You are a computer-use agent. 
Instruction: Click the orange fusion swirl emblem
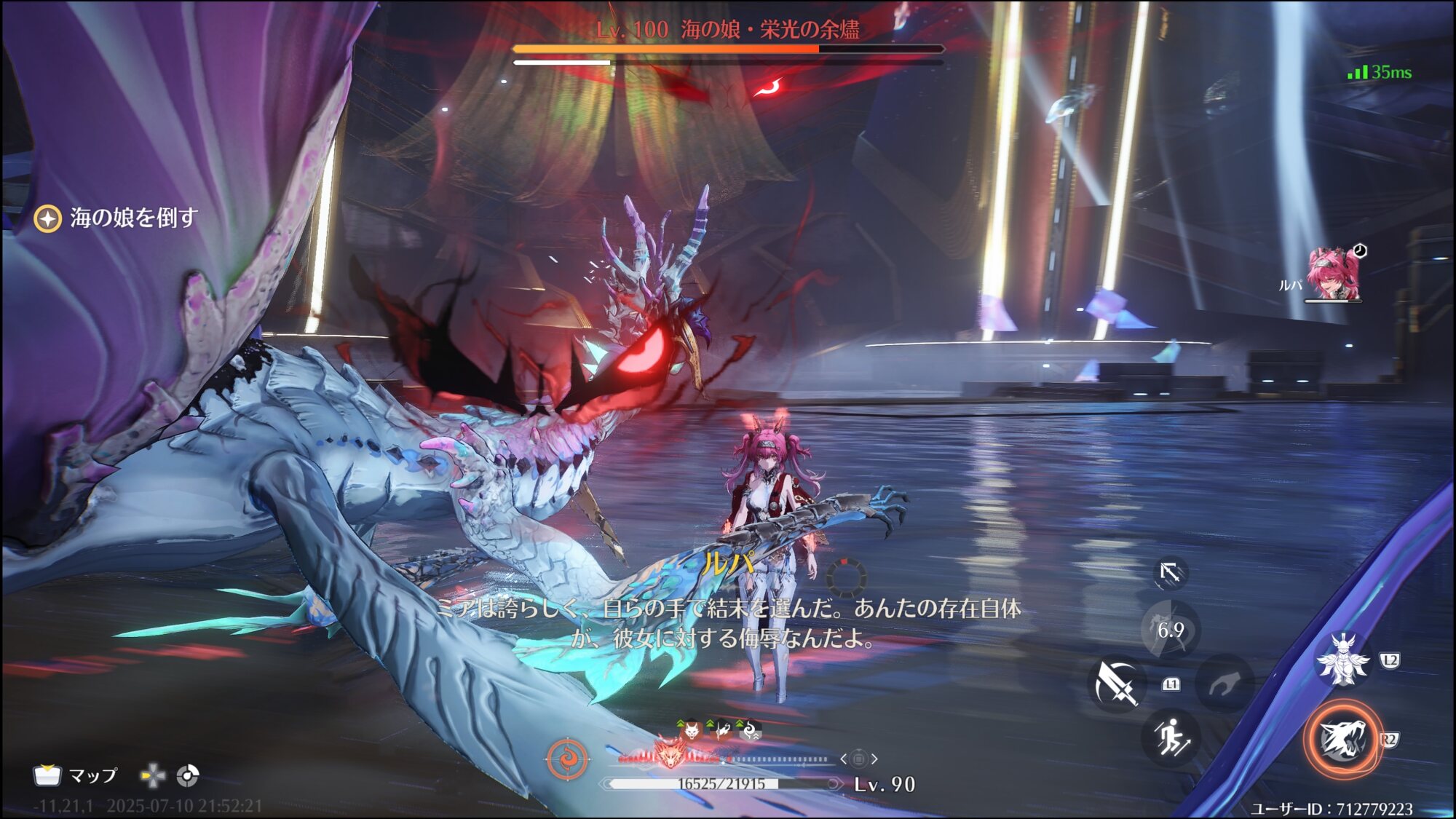pos(567,759)
